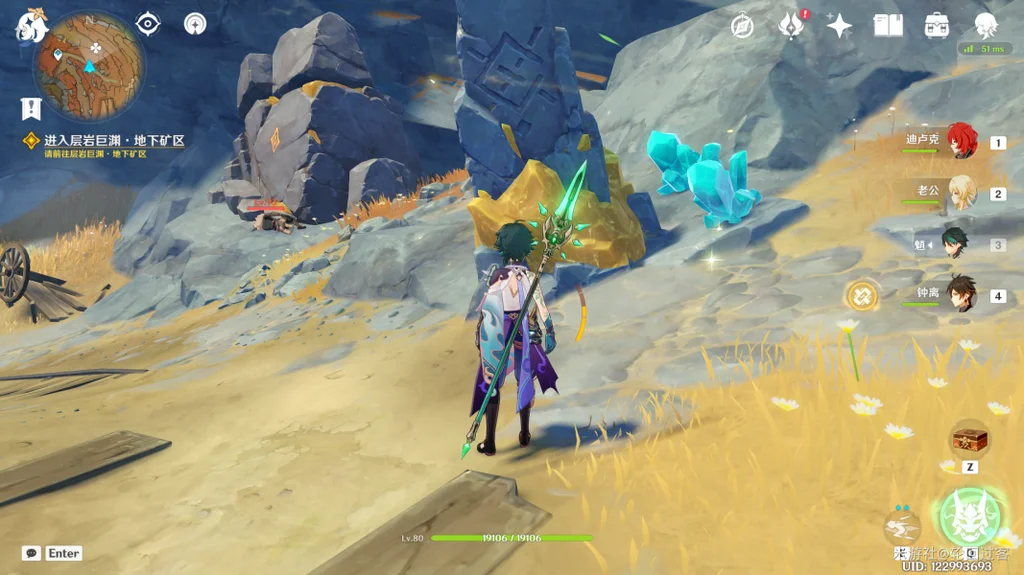Click the eye icon beside the minimap

[148, 23]
